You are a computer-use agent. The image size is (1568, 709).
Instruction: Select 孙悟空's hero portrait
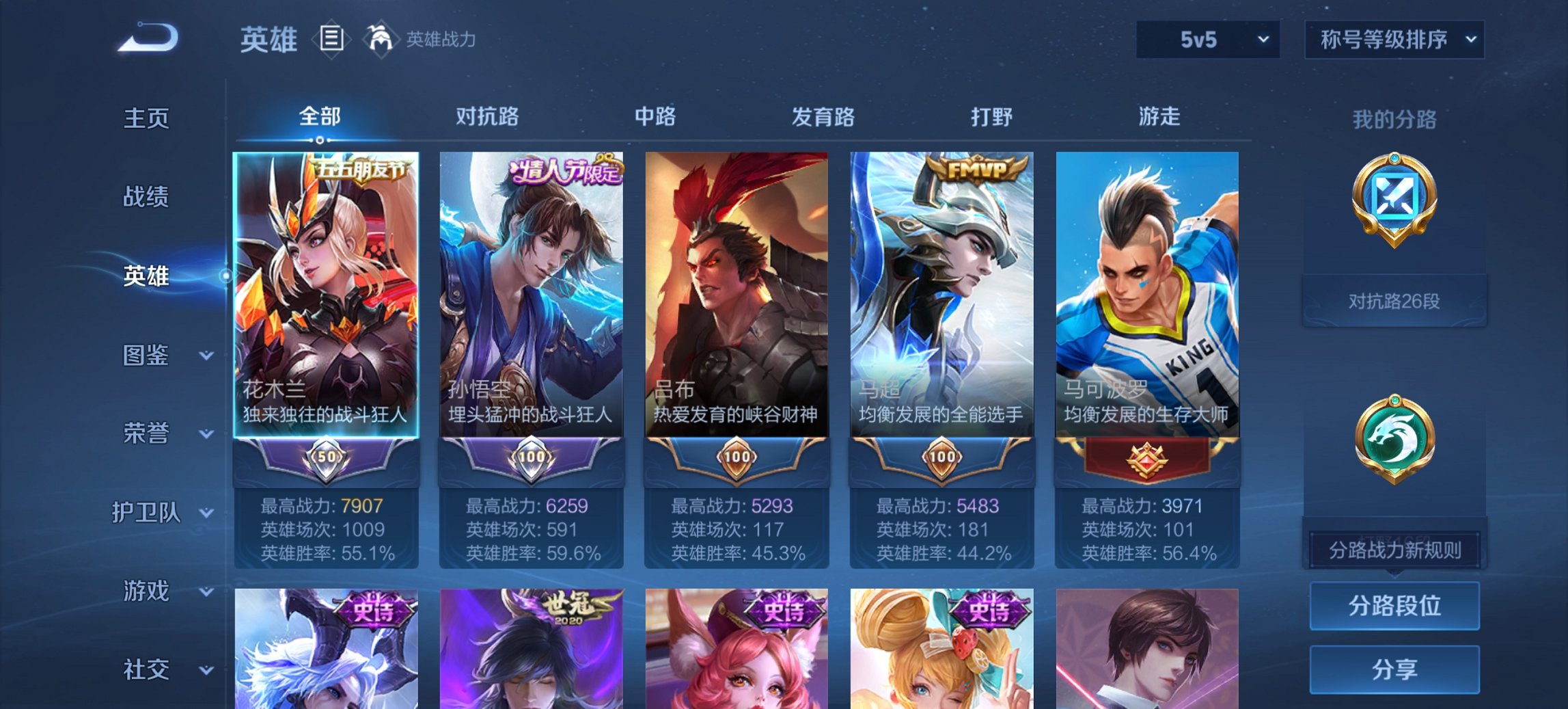pos(532,287)
